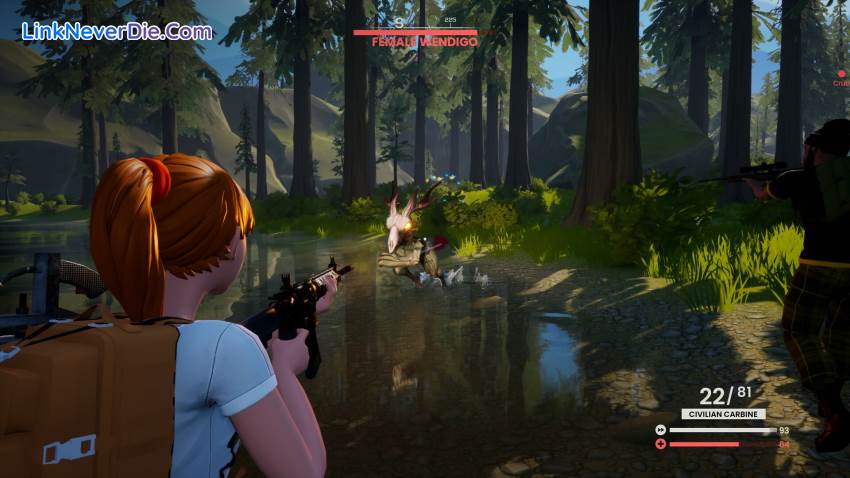Image resolution: width=850 pixels, height=478 pixels.
Task: Select the red objective marker dot
Action: (x=841, y=73)
